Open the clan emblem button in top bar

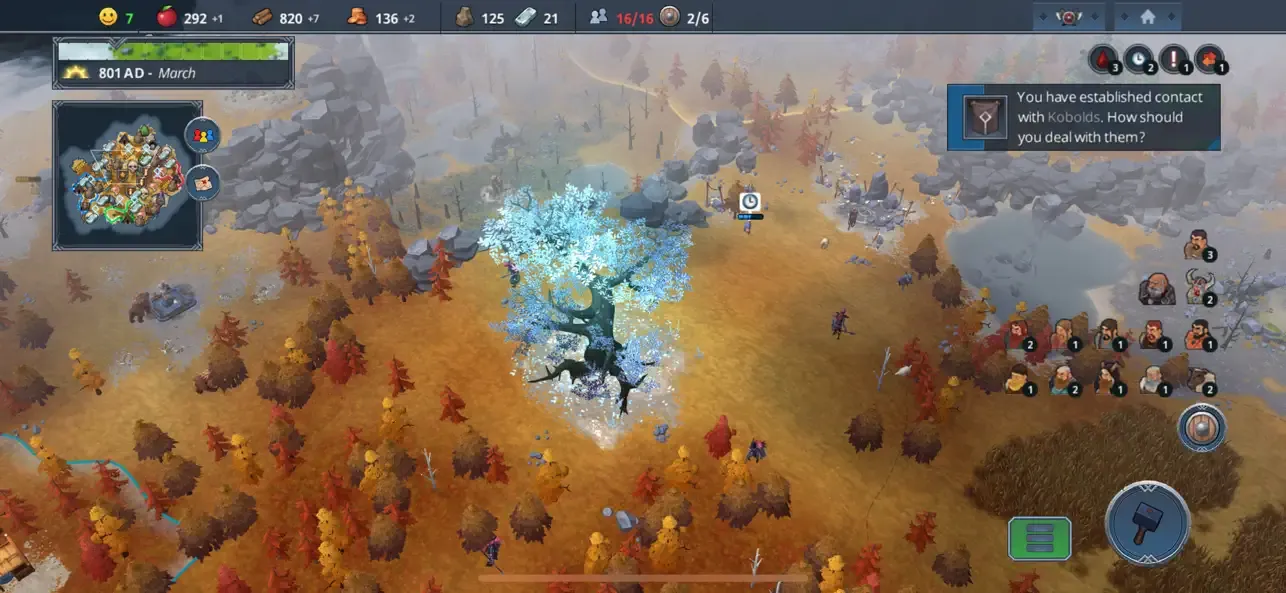(x=1068, y=16)
